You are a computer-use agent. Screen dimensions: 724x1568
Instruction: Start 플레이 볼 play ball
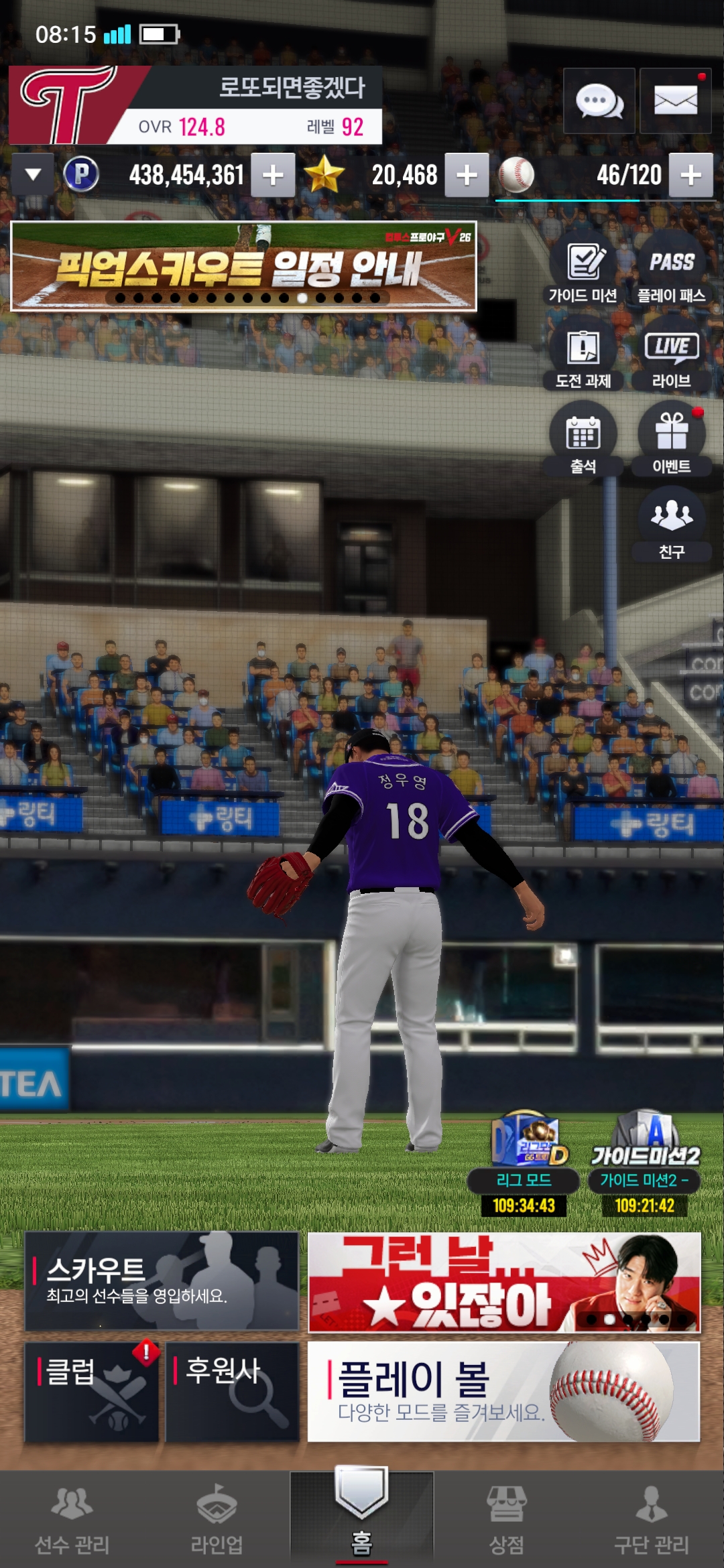503,1392
